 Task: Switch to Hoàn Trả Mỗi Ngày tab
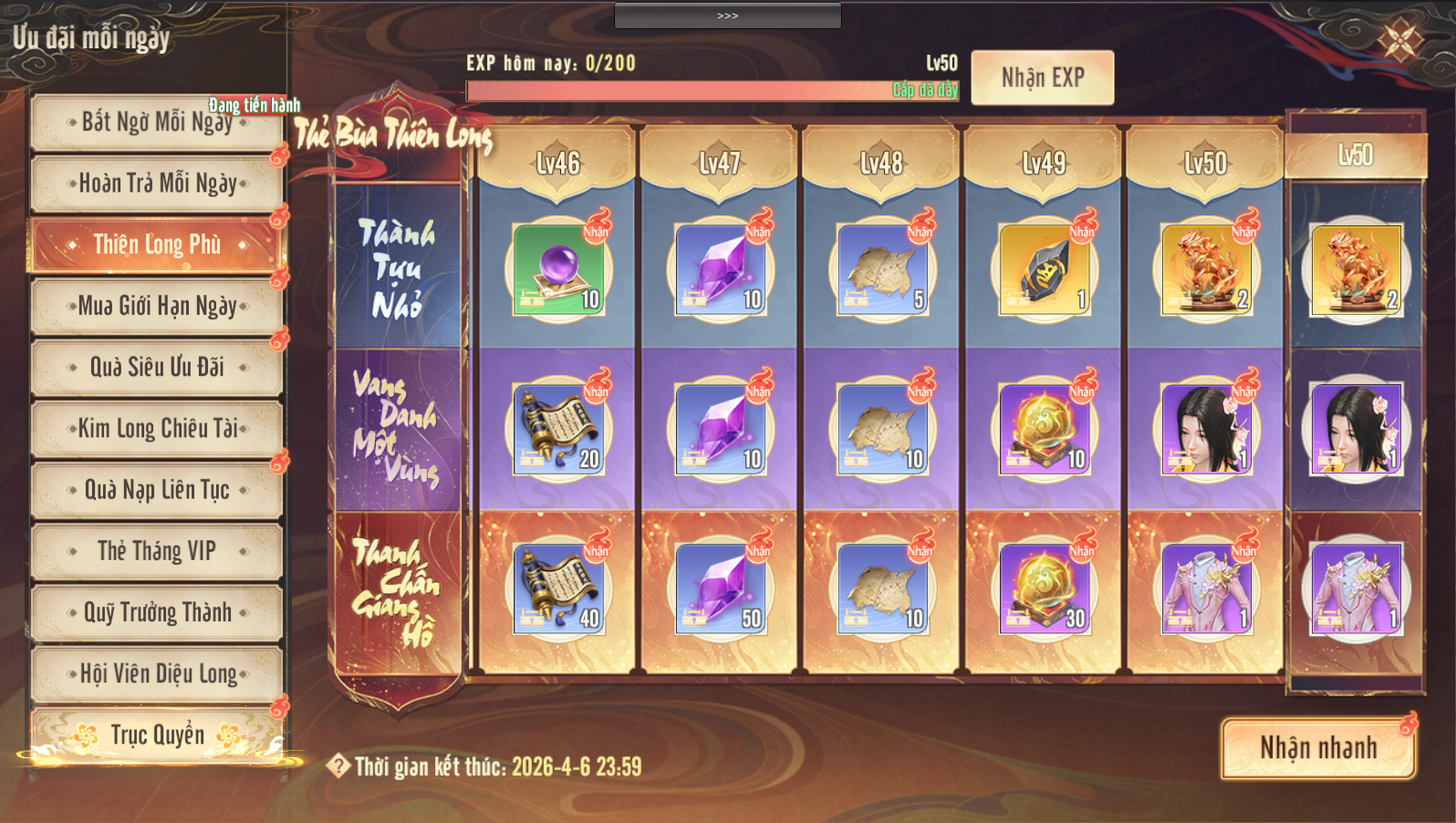pos(156,183)
